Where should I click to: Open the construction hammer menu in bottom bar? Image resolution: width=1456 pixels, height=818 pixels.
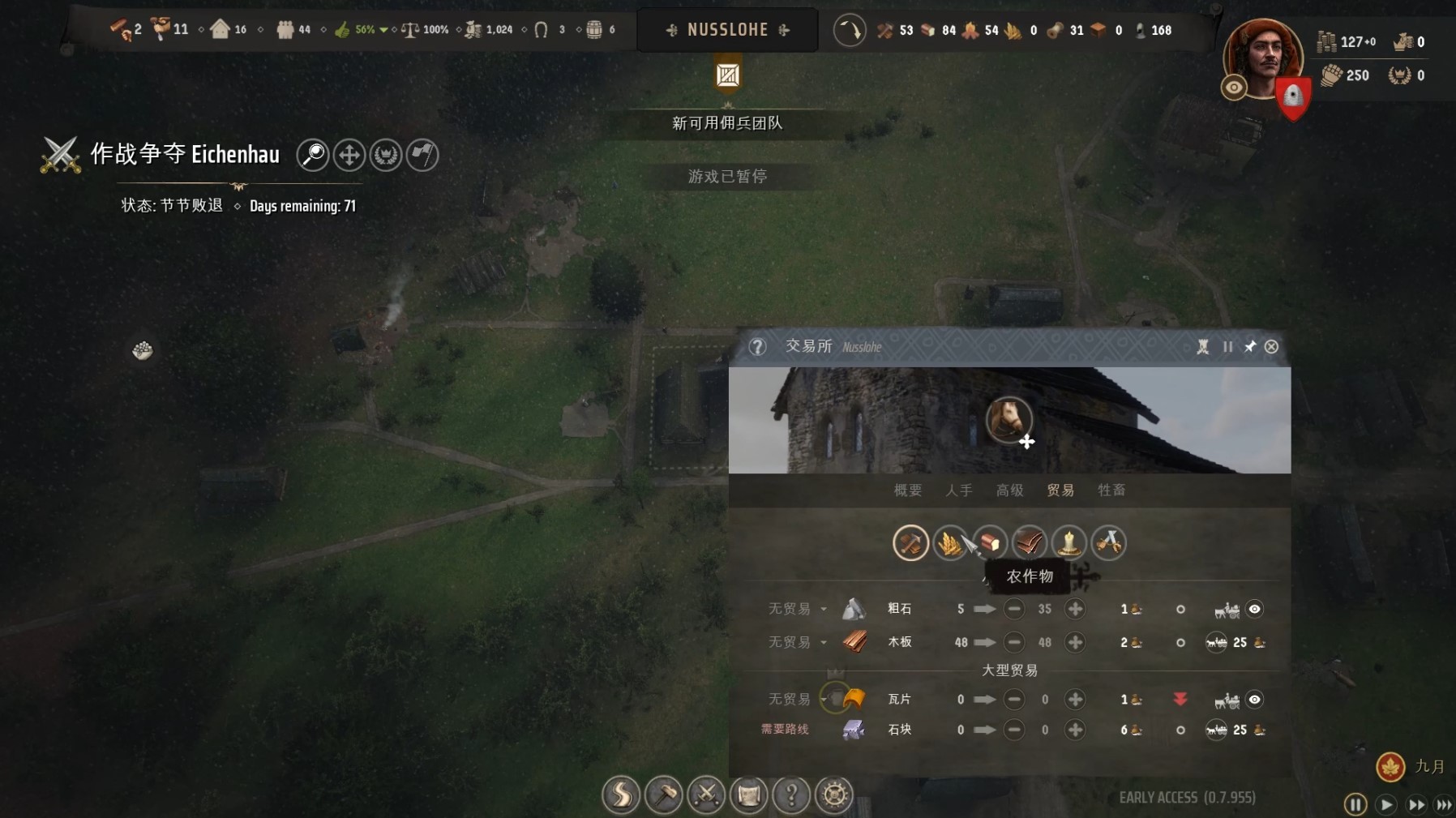coord(663,794)
